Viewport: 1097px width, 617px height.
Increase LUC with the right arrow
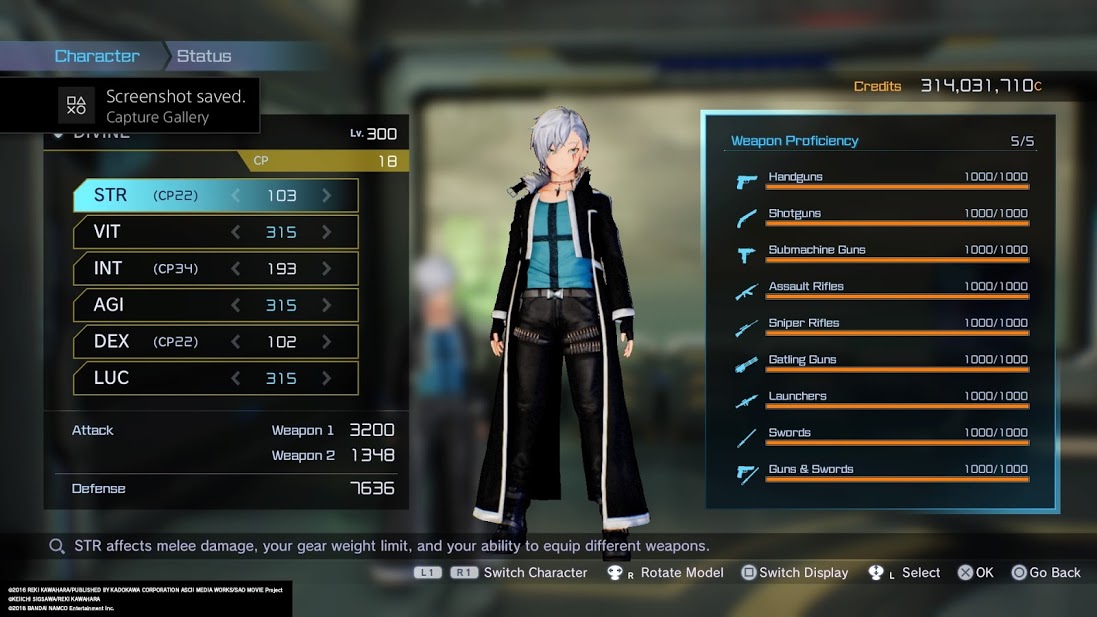tap(327, 378)
